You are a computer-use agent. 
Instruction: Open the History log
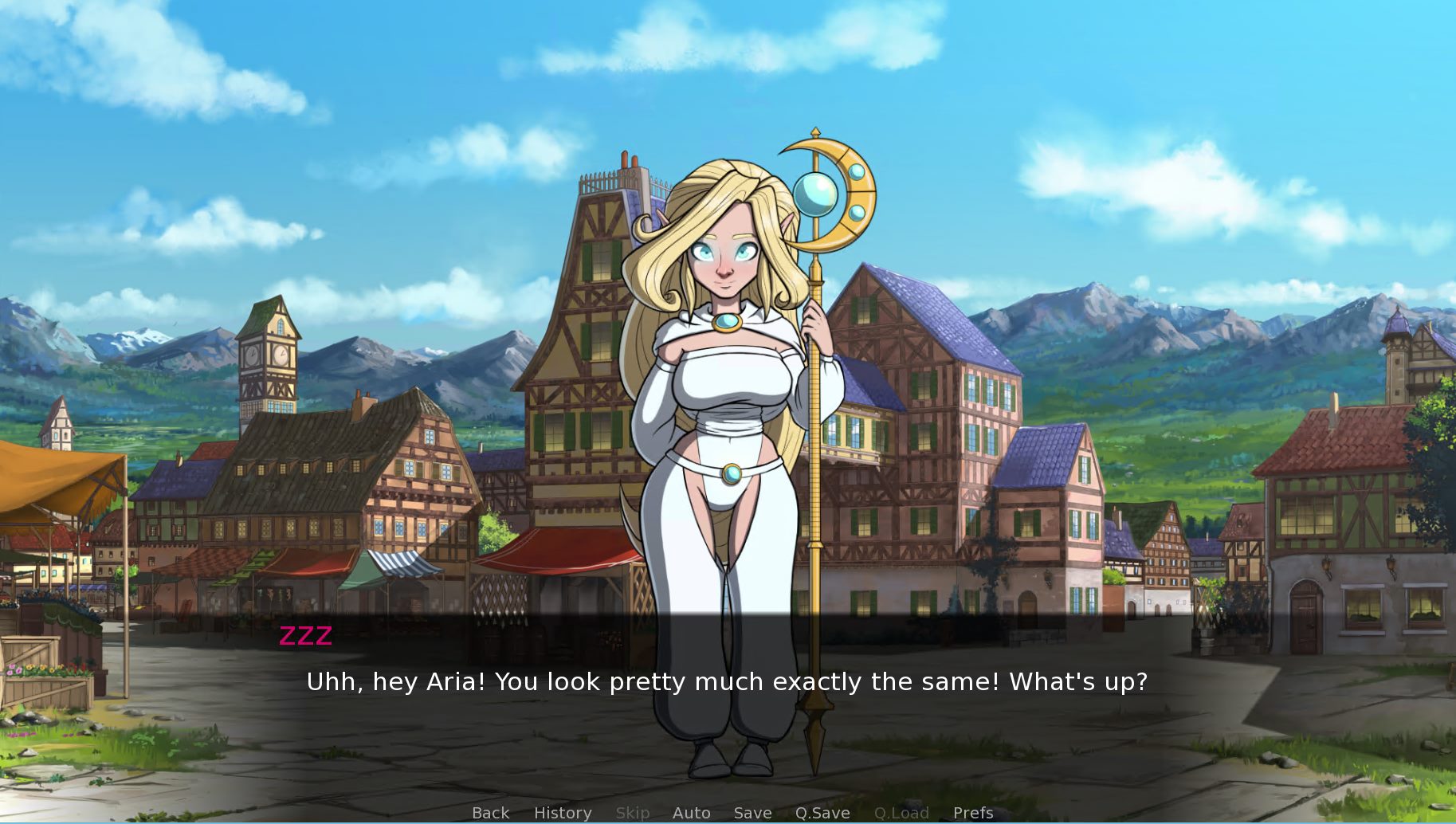(563, 813)
